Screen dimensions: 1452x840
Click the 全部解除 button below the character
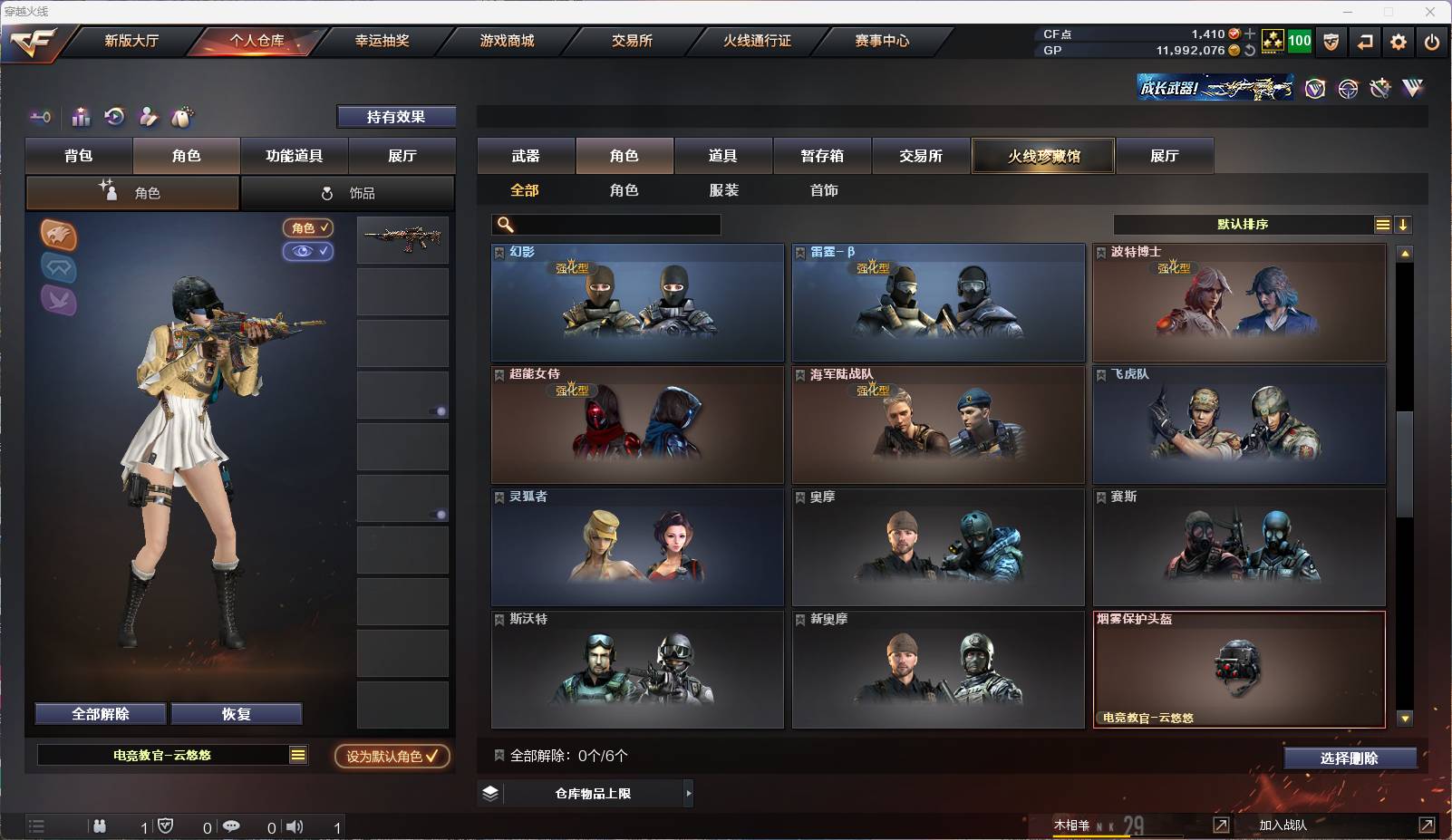coord(100,714)
